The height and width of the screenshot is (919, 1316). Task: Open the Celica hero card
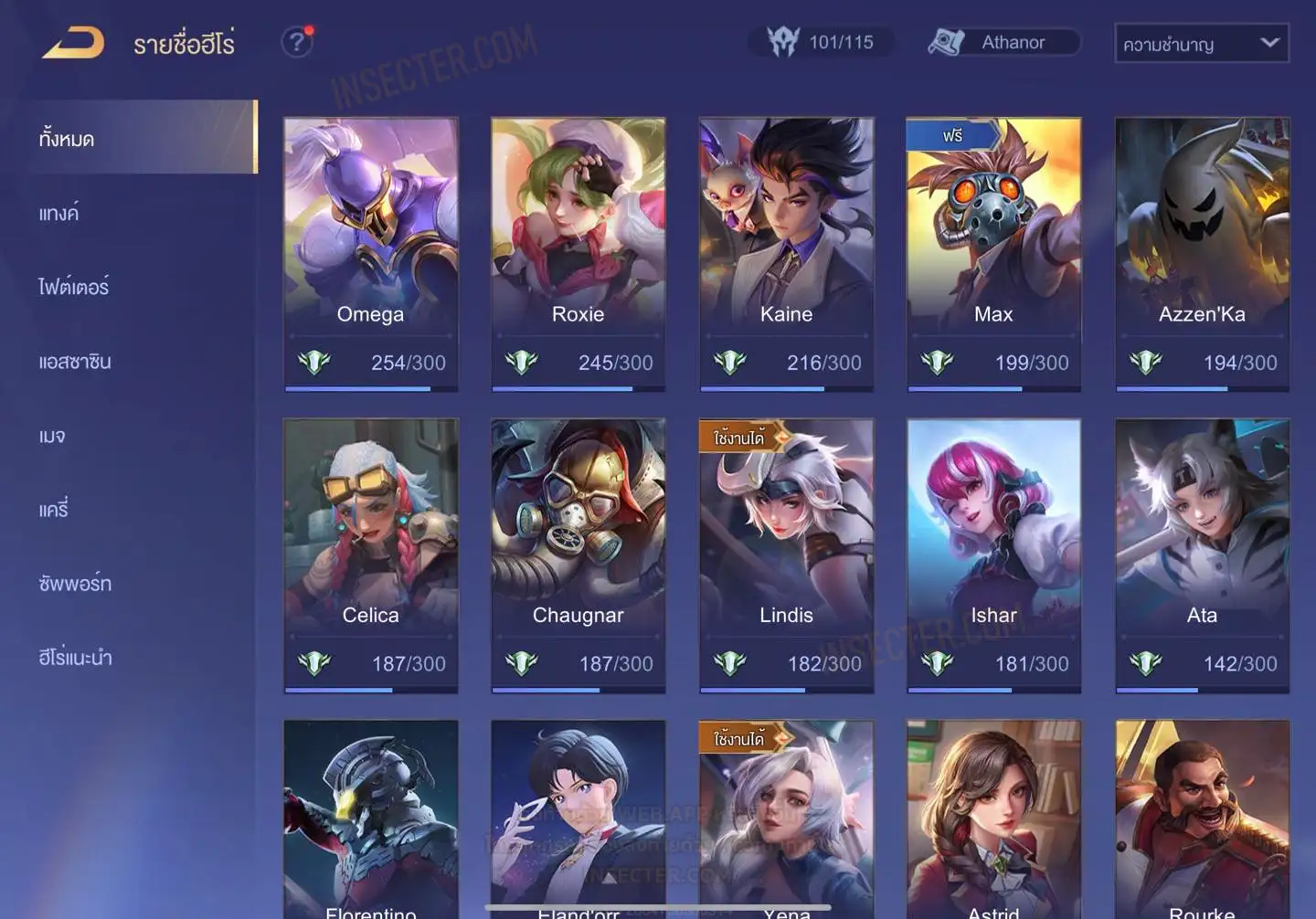click(x=370, y=555)
